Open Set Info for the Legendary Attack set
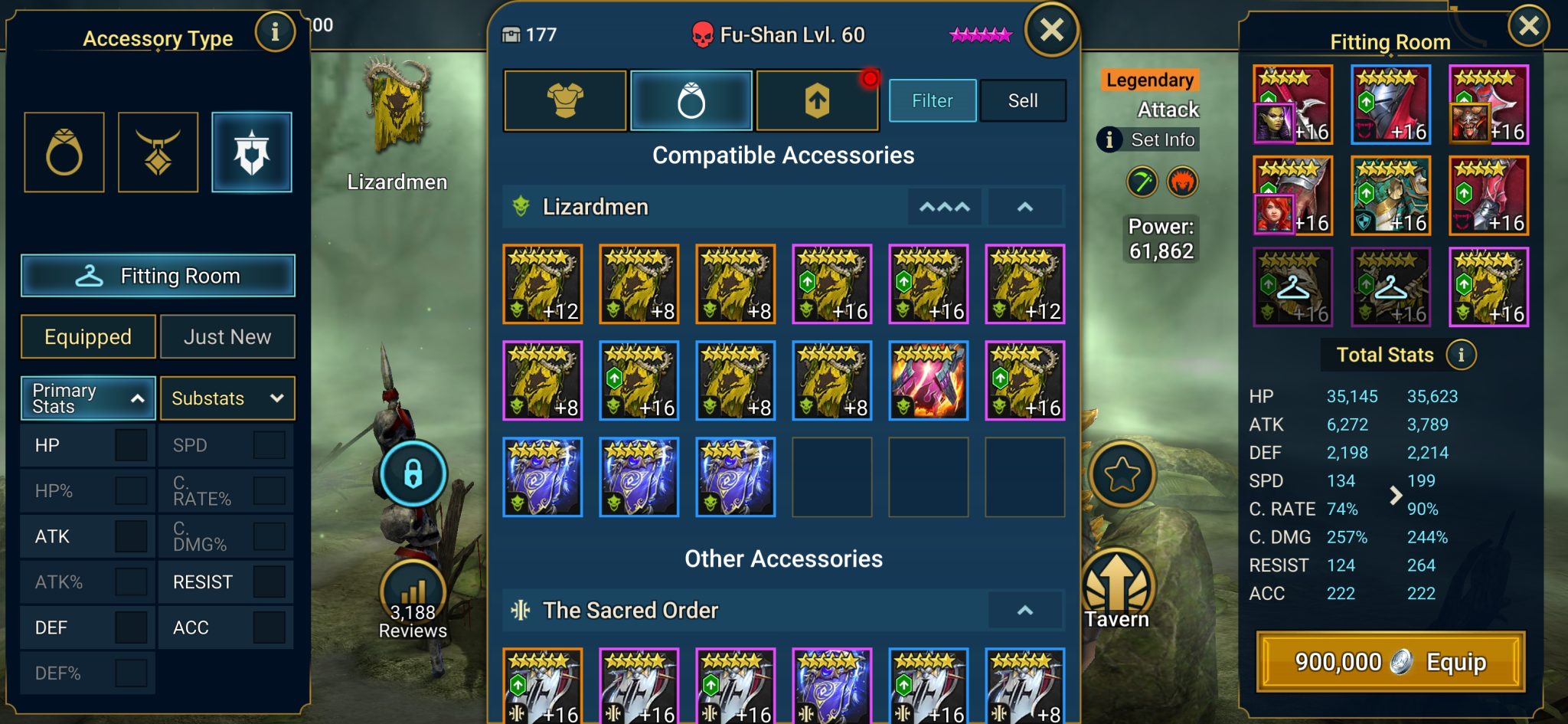The width and height of the screenshot is (1568, 724). coord(1148,139)
